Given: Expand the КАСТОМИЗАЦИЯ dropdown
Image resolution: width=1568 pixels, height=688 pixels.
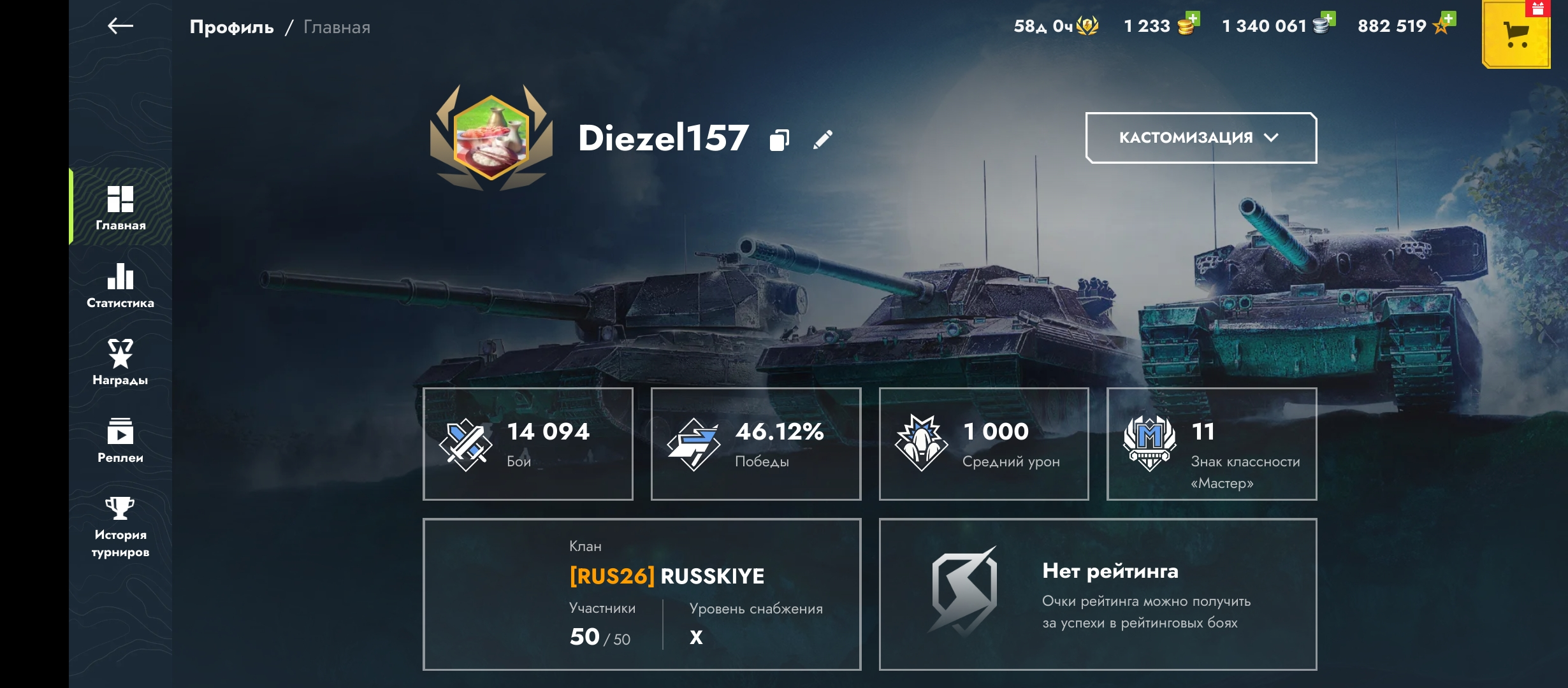Looking at the screenshot, I should pos(1201,138).
